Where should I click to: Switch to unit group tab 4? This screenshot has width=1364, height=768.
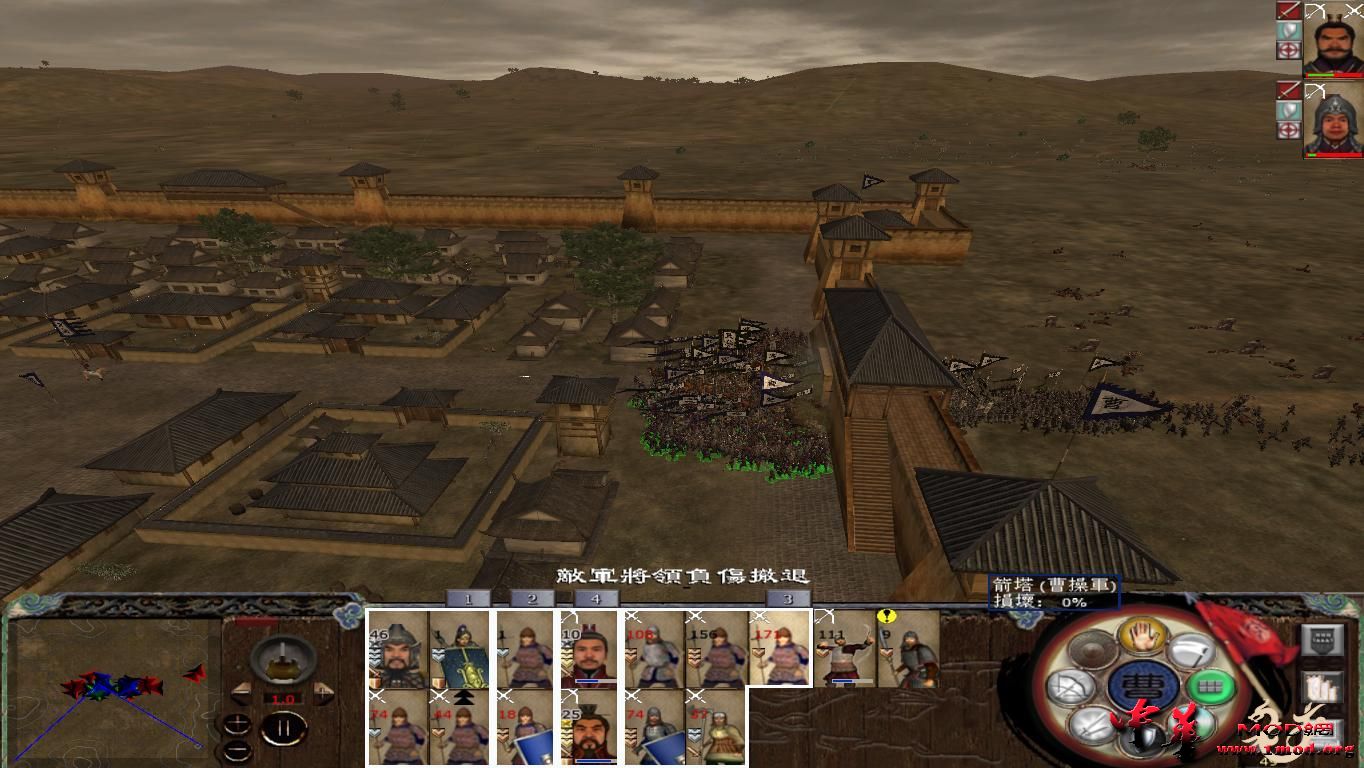(x=594, y=600)
